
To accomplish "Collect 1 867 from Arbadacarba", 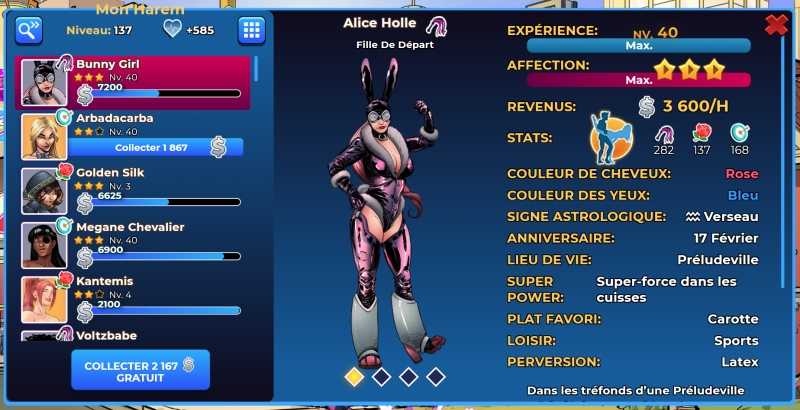I will (150, 148).
